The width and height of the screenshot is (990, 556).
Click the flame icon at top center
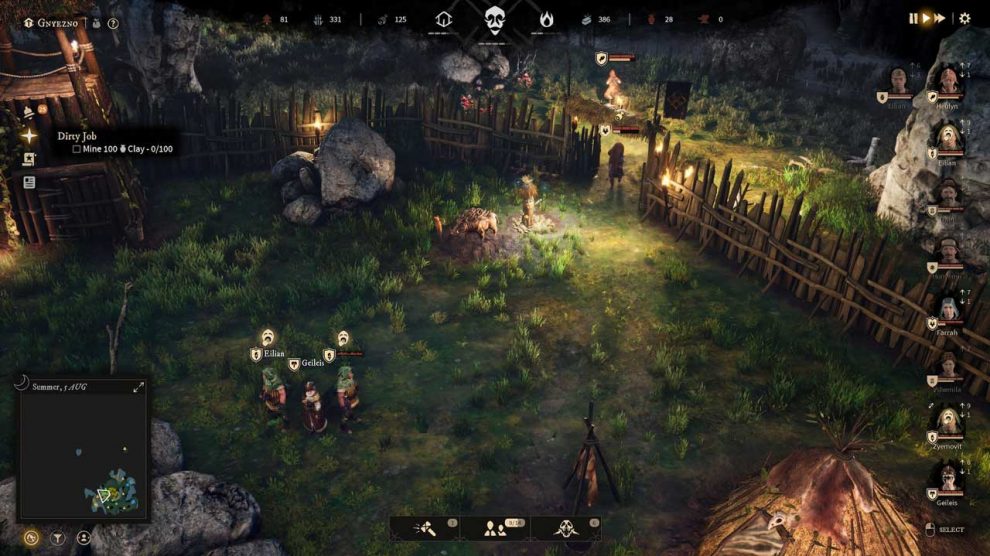coord(546,19)
